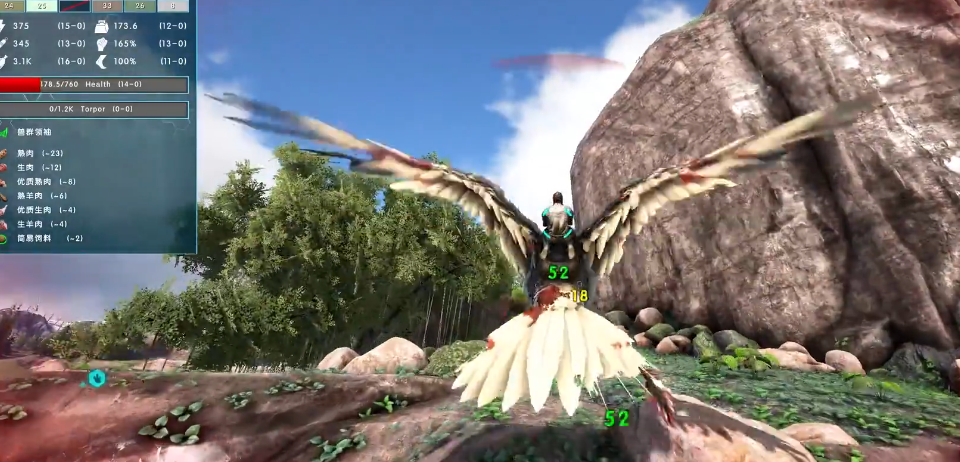Select the color region swatch numbered 8
The width and height of the screenshot is (960, 462).
tap(172, 6)
